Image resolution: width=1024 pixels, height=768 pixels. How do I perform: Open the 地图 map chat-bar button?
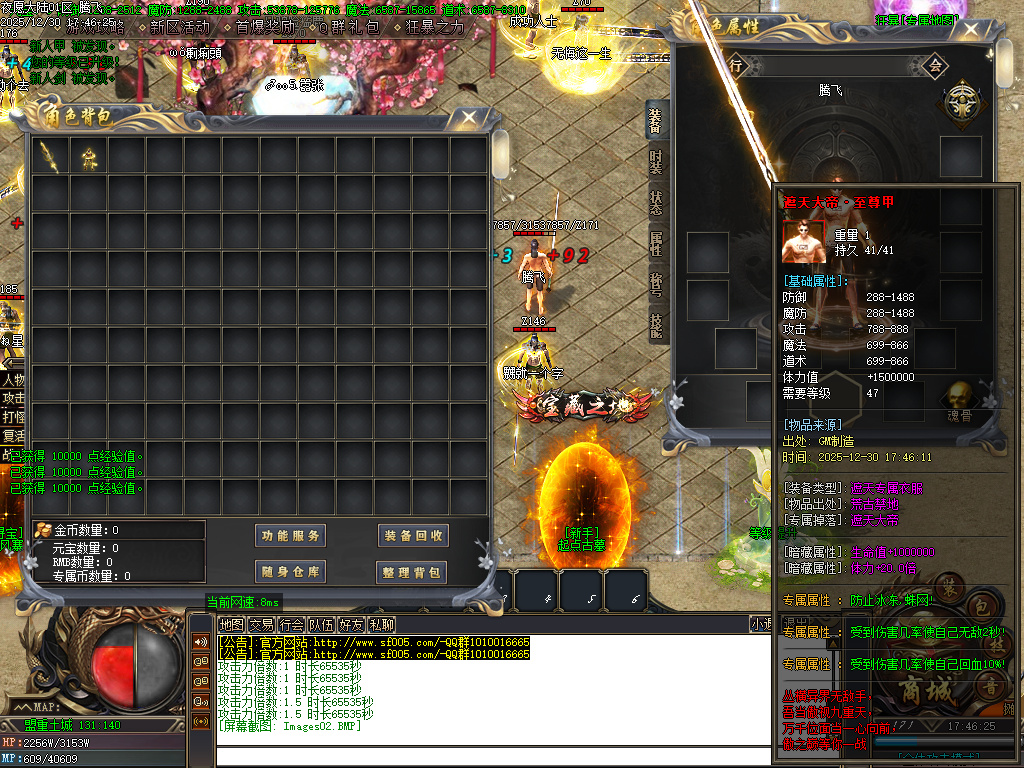tap(231, 624)
